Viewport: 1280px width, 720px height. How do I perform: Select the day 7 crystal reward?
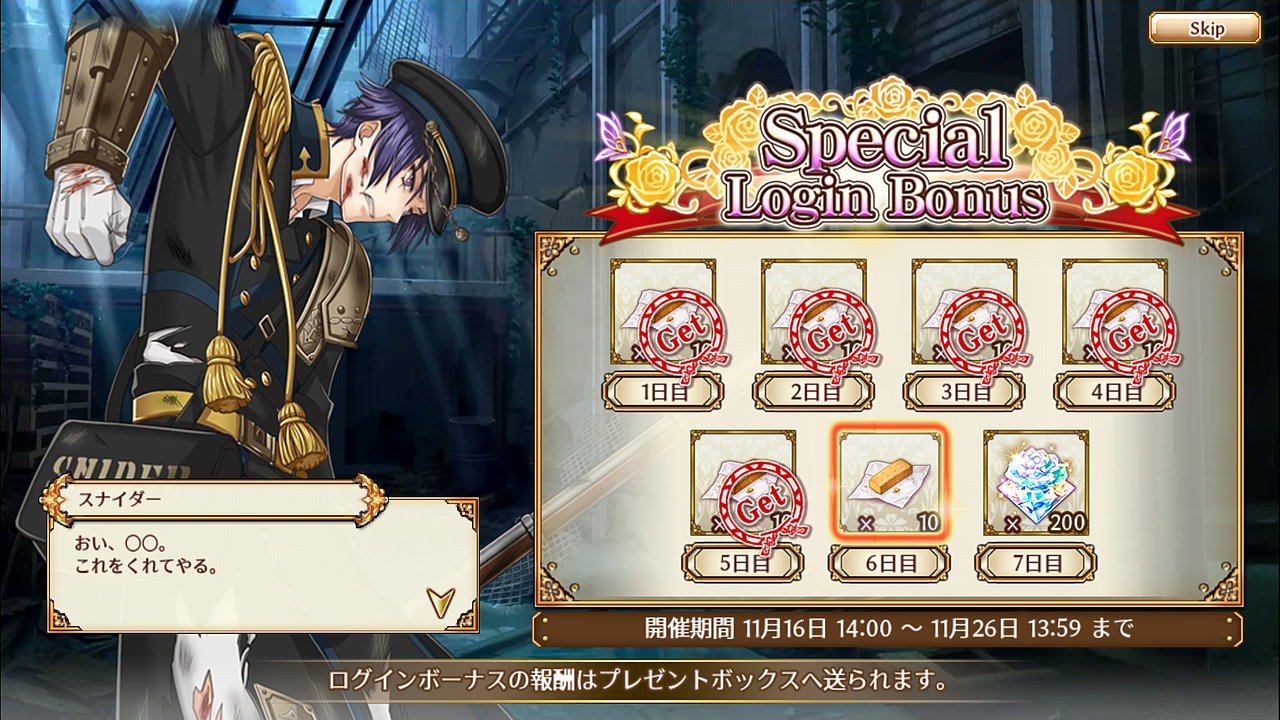pyautogui.click(x=1036, y=484)
